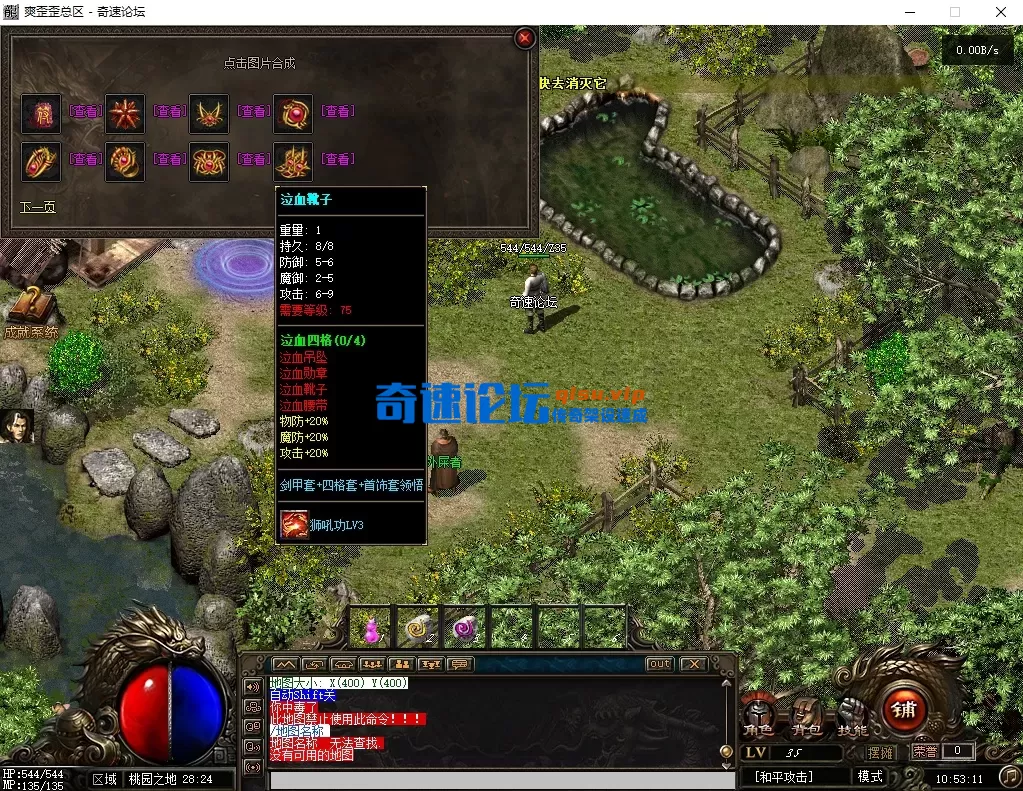
Task: Click the chat panel's 'out' button
Action: (660, 664)
